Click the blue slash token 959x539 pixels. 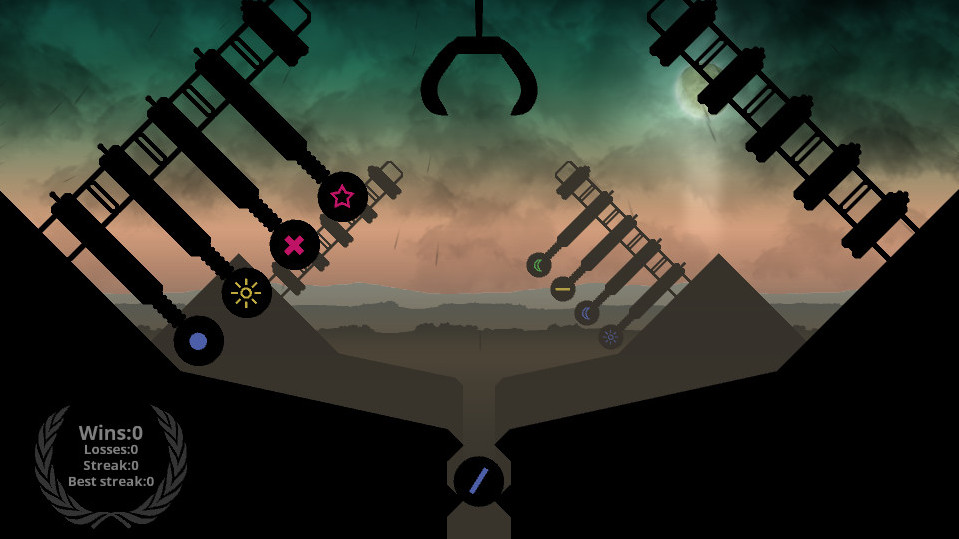(478, 481)
